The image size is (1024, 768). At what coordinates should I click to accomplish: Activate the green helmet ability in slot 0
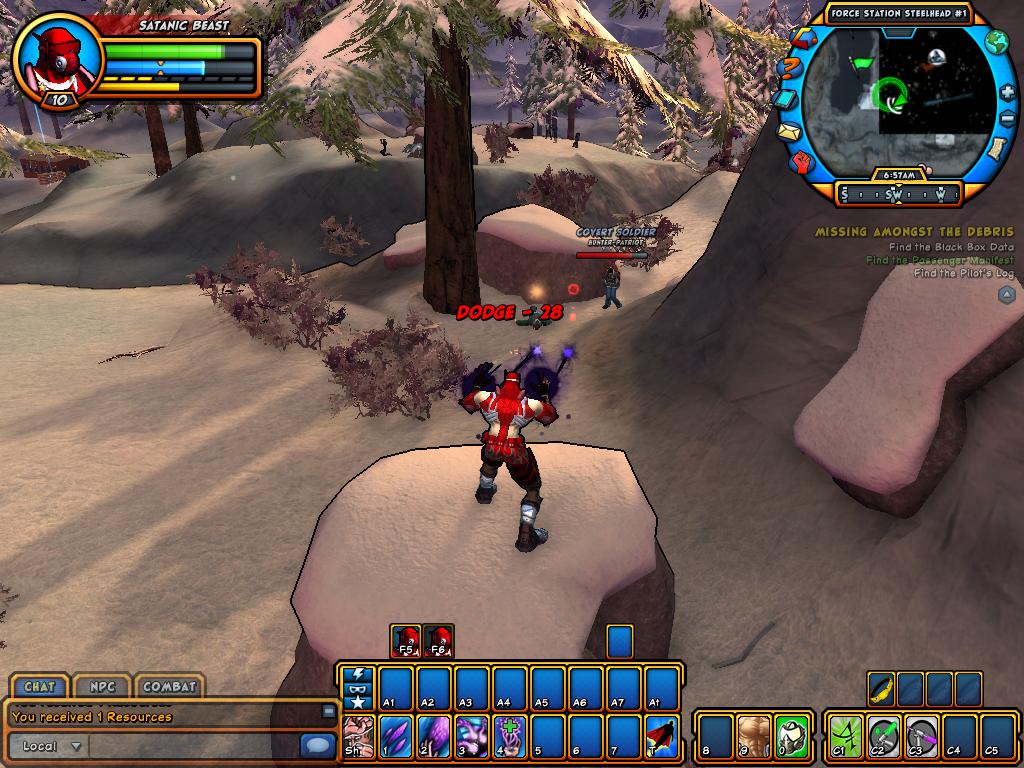pos(791,735)
